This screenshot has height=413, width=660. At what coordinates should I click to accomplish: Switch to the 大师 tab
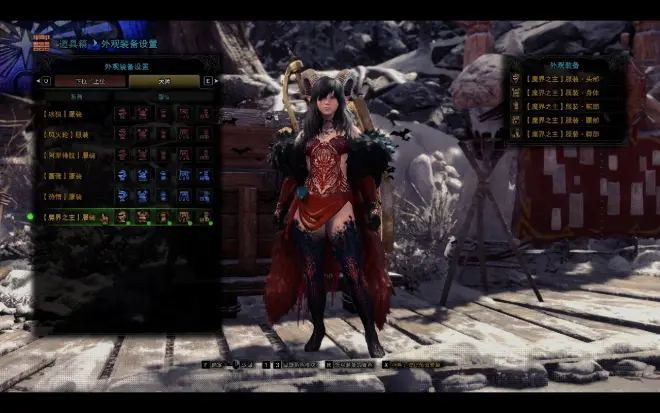(x=164, y=81)
